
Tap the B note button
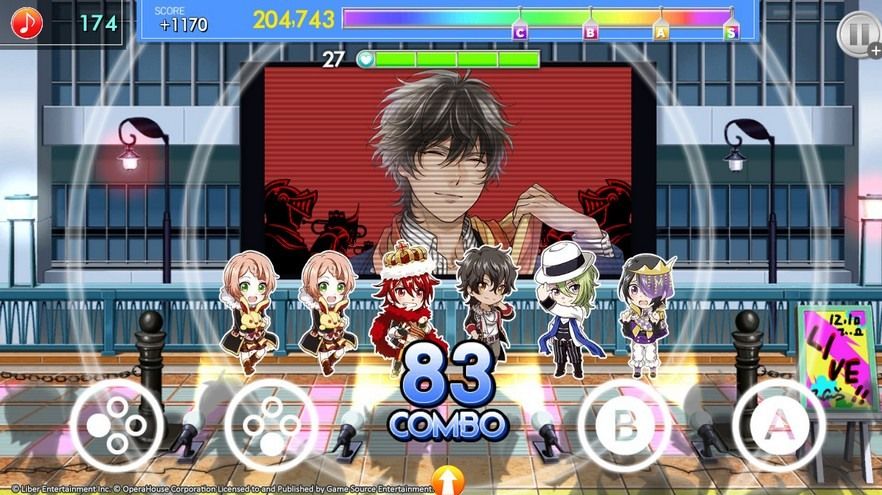[624, 425]
